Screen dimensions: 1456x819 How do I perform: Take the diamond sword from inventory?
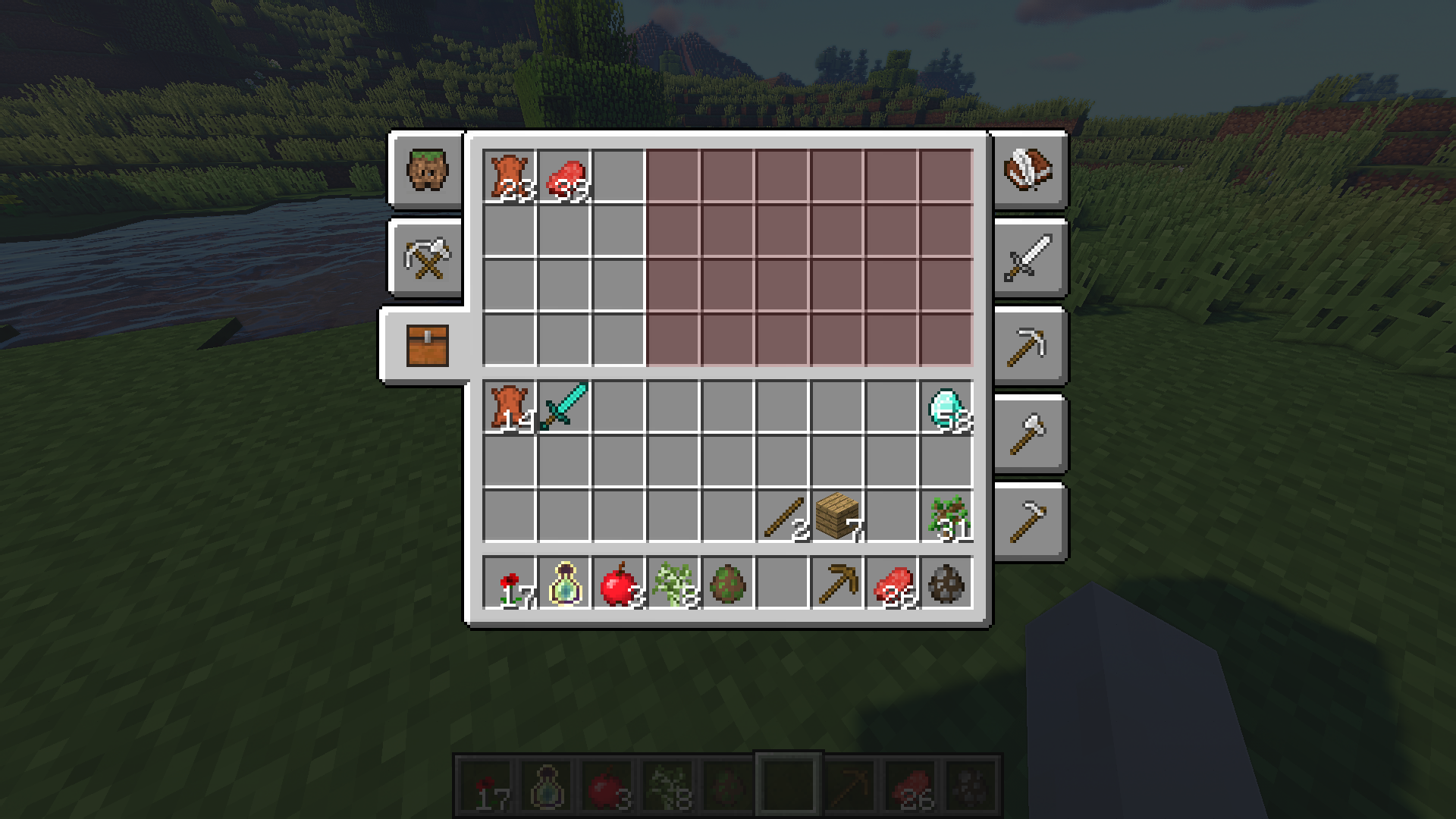[x=564, y=406]
